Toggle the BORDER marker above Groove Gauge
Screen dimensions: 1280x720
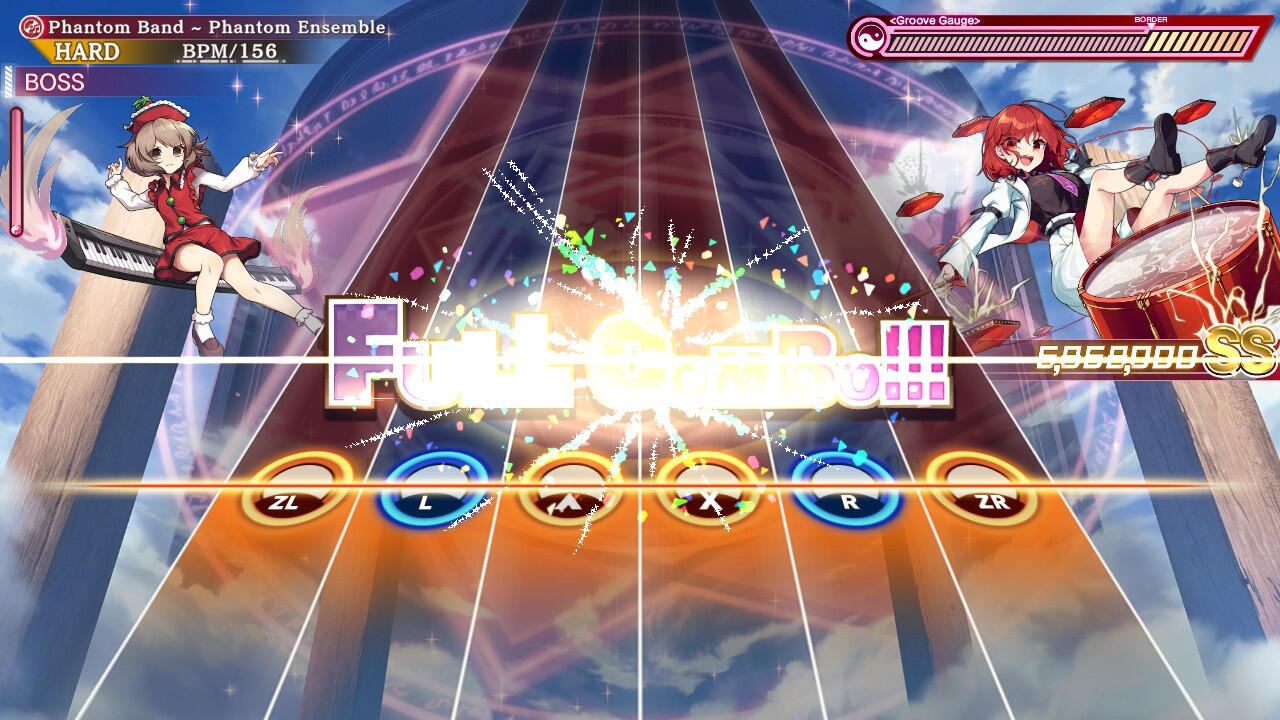[1152, 18]
